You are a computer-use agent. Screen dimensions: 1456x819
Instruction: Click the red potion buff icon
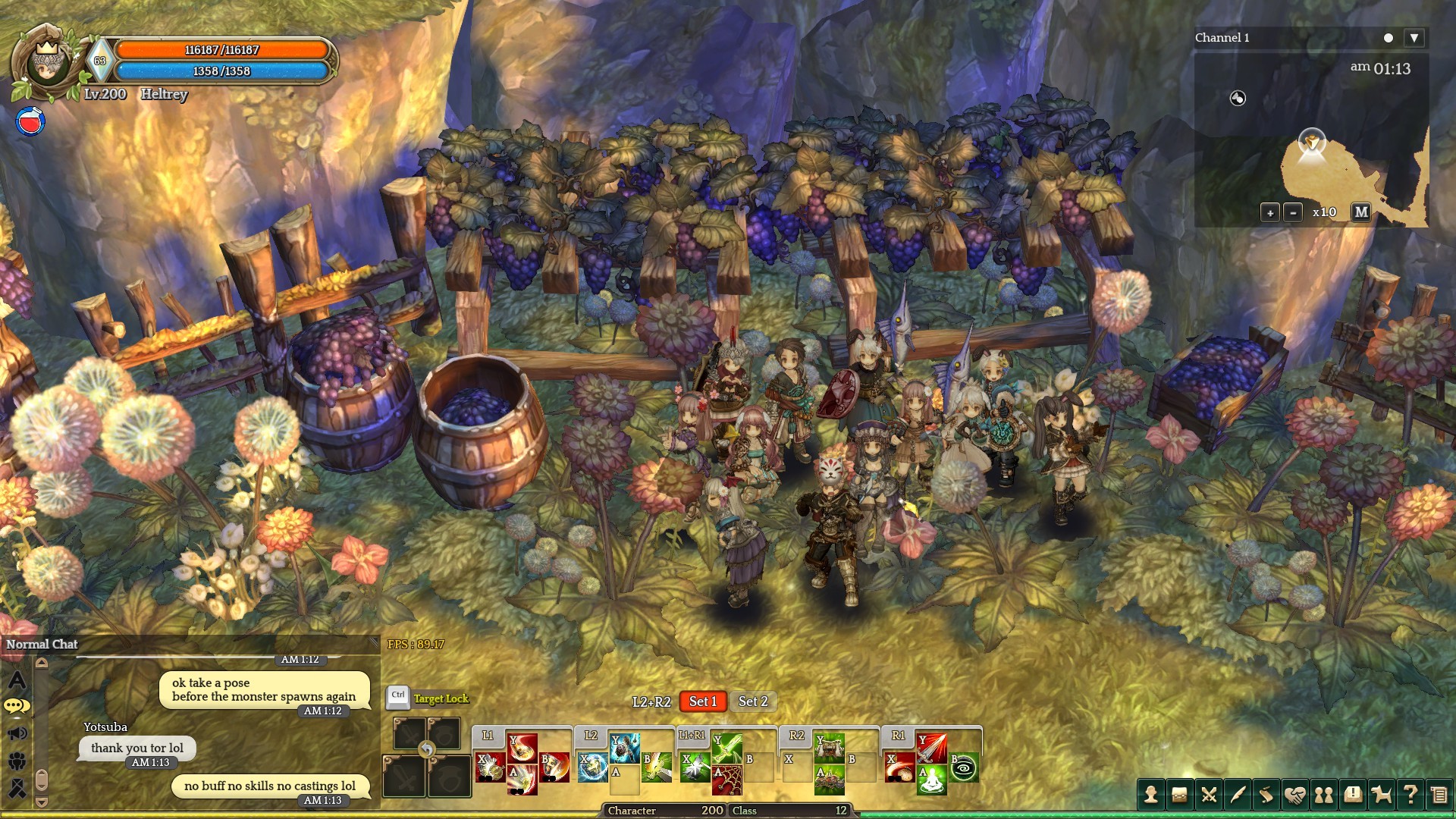click(x=30, y=121)
